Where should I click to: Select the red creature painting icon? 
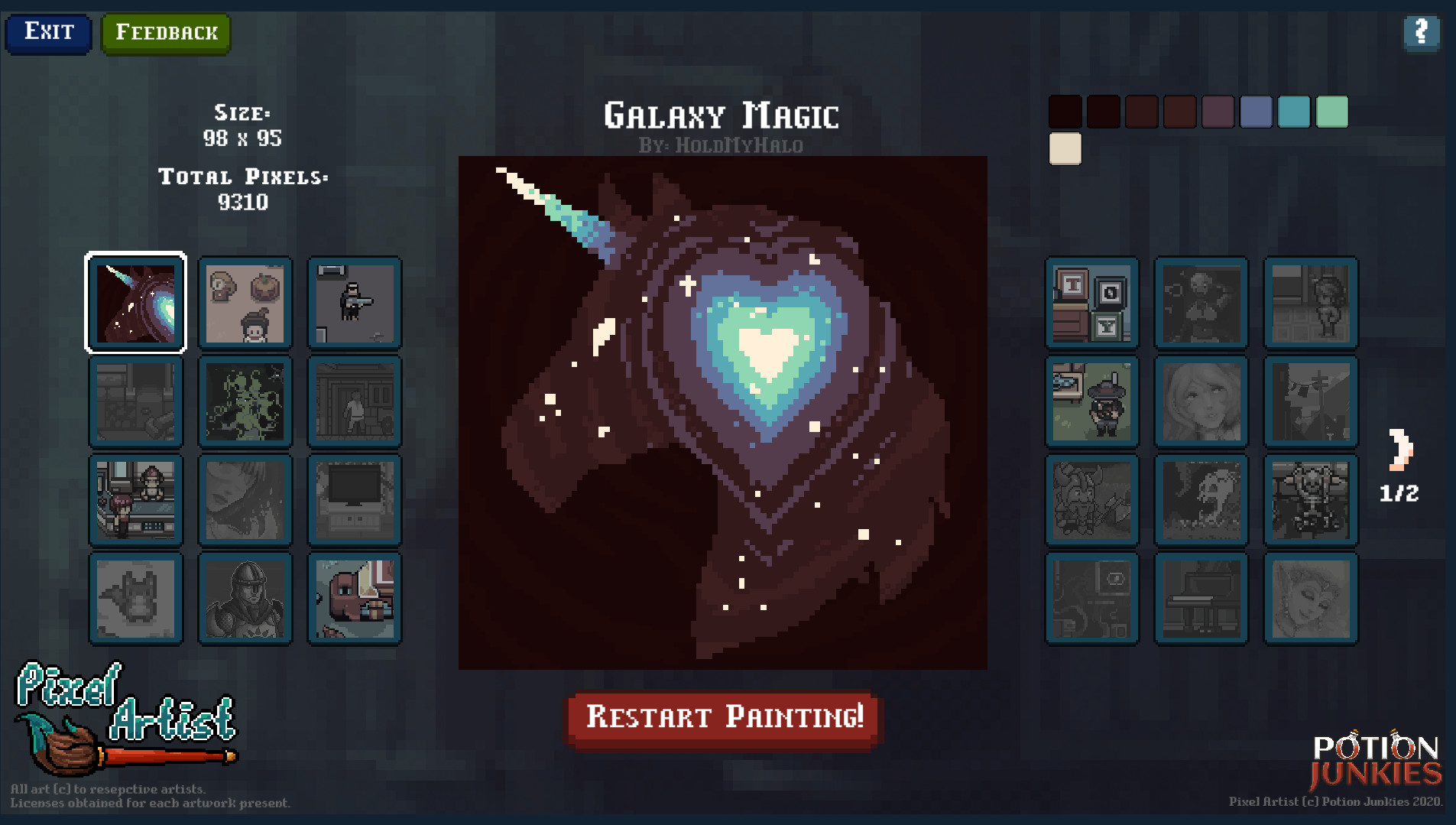(x=354, y=598)
